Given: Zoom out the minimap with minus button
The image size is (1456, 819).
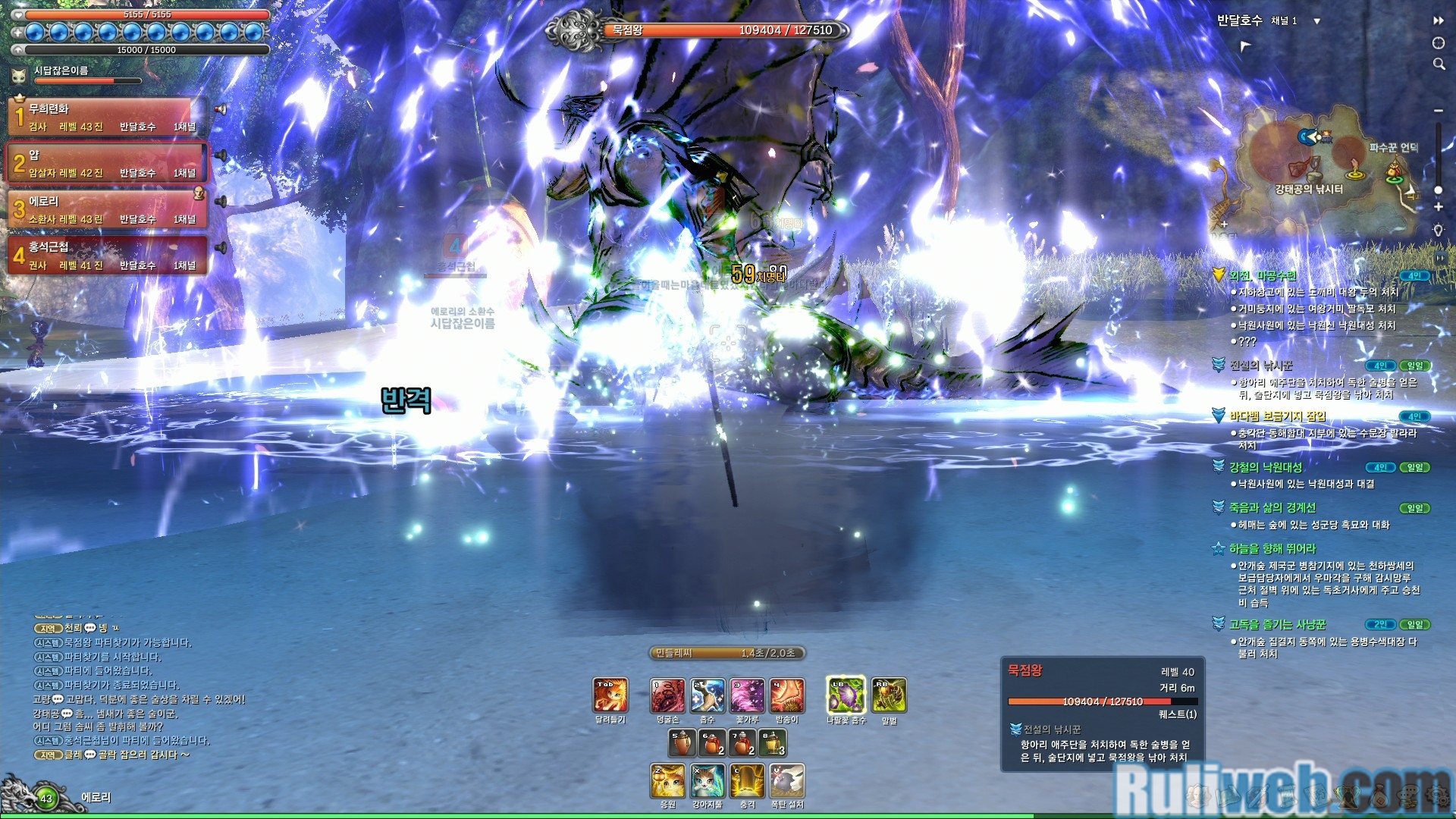Looking at the screenshot, I should [1439, 111].
